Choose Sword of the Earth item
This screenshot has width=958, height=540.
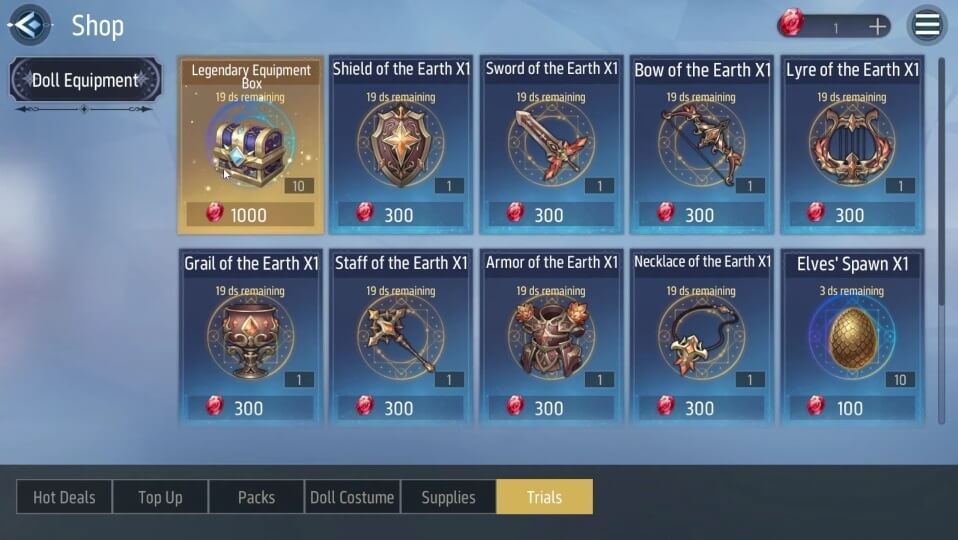[x=551, y=145]
